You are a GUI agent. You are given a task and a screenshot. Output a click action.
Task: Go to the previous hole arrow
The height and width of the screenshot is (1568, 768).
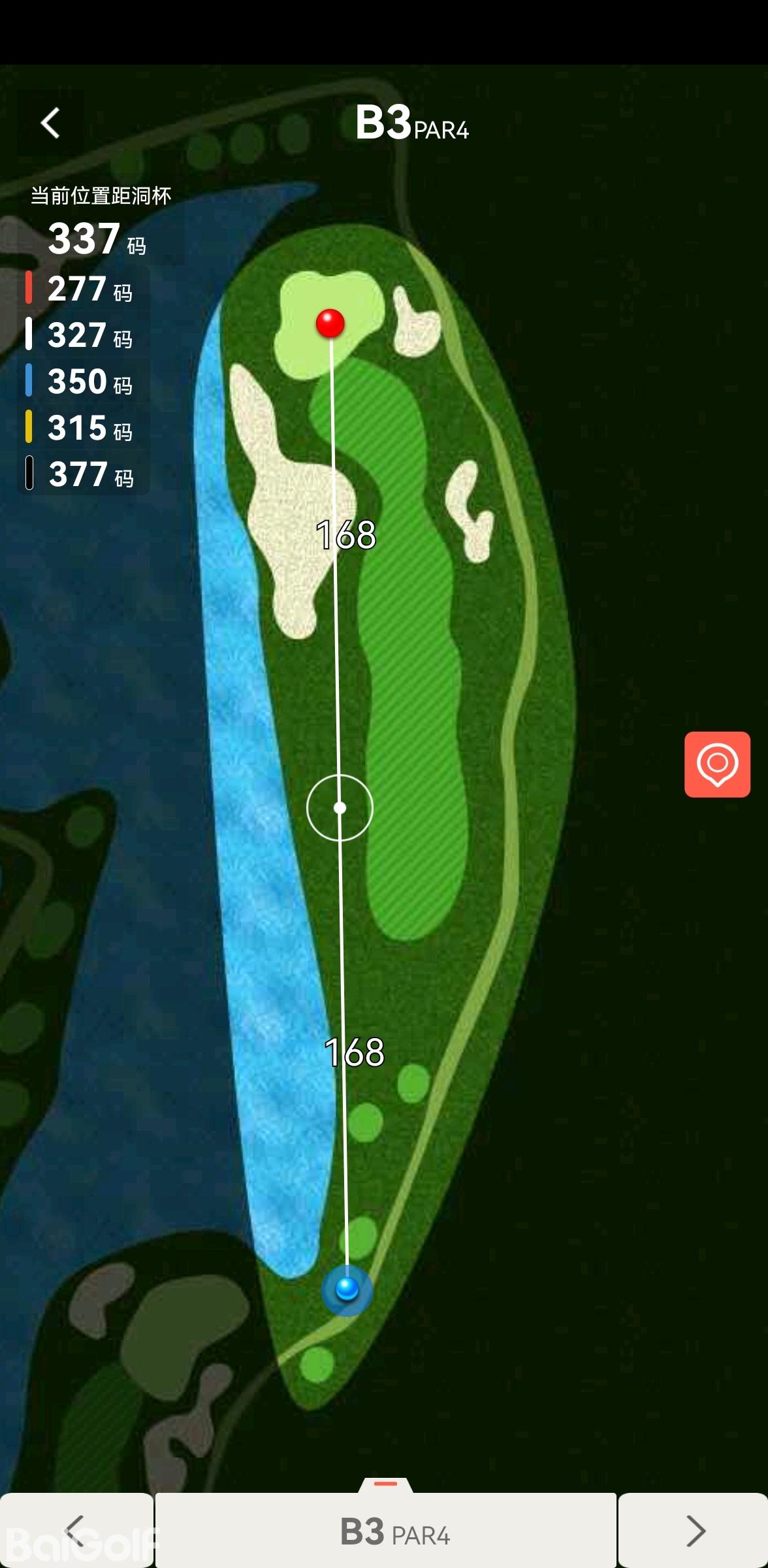pos(76,1530)
